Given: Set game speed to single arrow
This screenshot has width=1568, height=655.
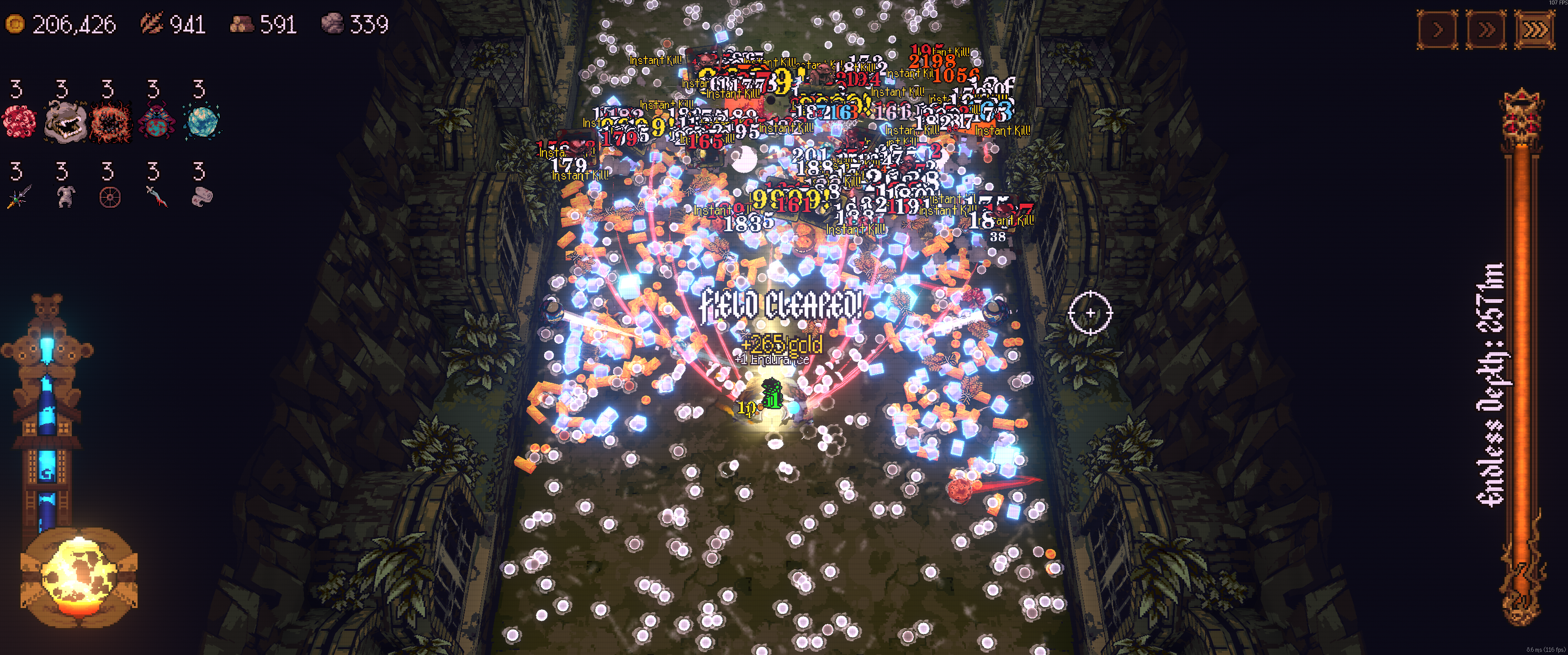Looking at the screenshot, I should [x=1437, y=30].
